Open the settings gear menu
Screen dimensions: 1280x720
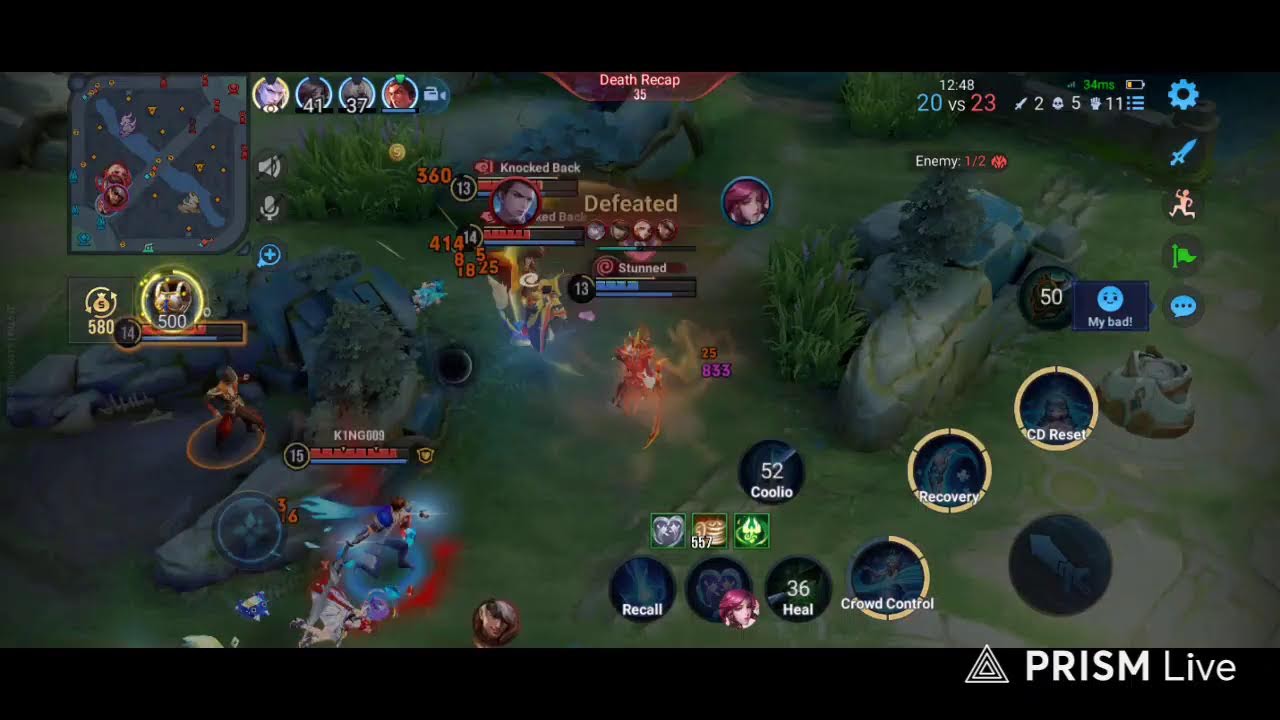point(1183,96)
